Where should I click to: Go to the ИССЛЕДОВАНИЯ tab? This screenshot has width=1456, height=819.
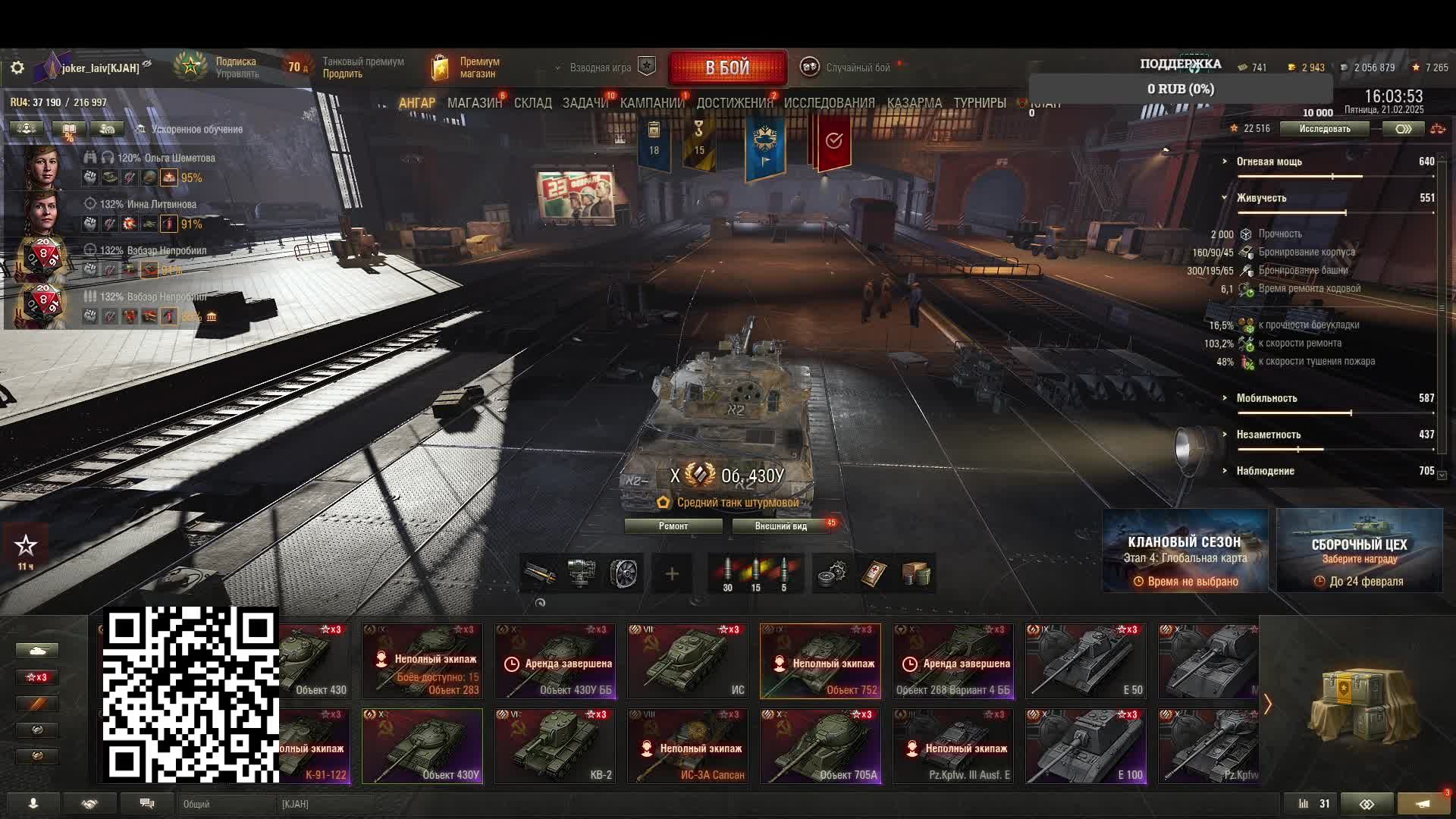tap(829, 103)
